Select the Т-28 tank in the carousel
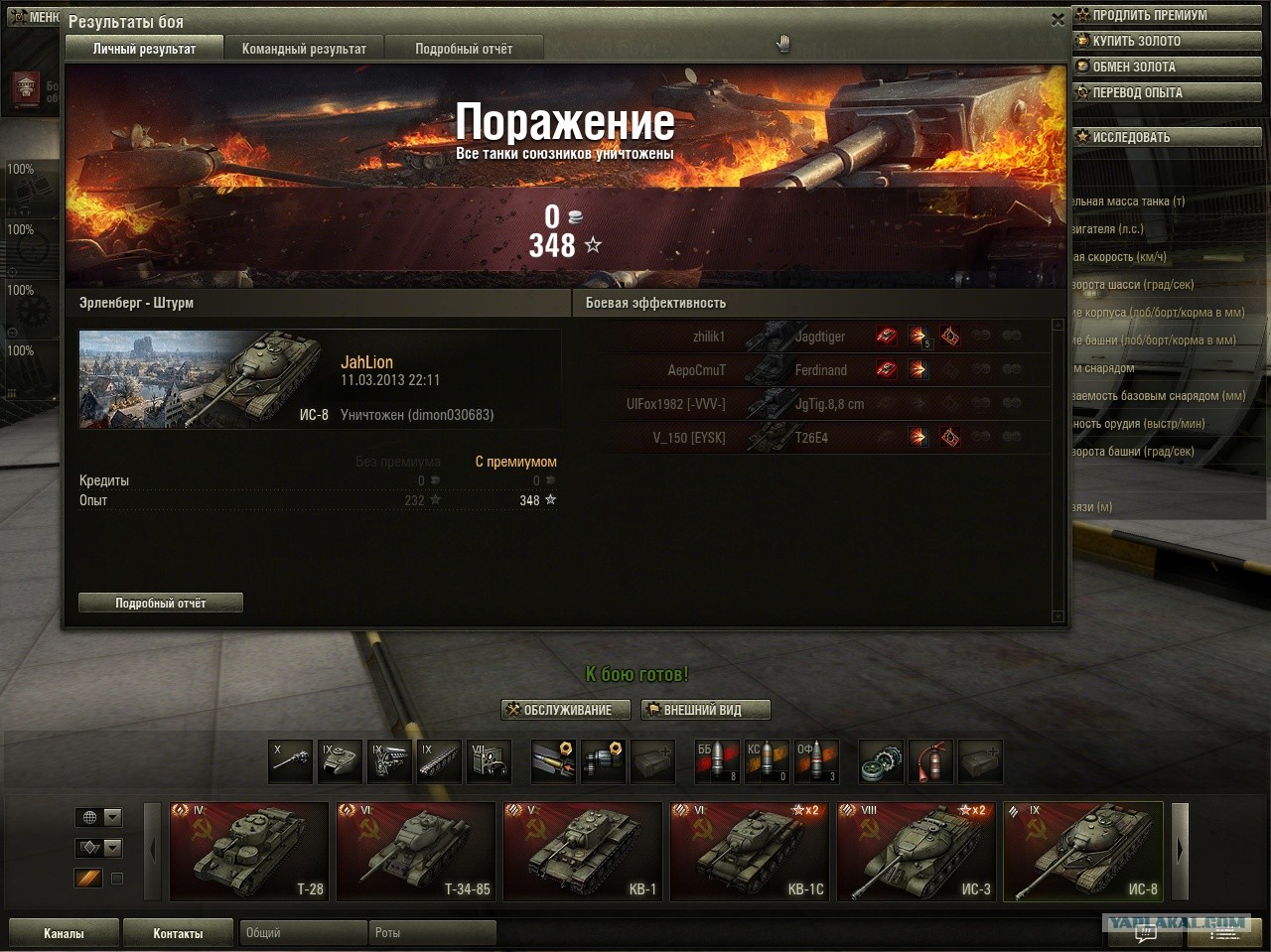 coord(248,852)
